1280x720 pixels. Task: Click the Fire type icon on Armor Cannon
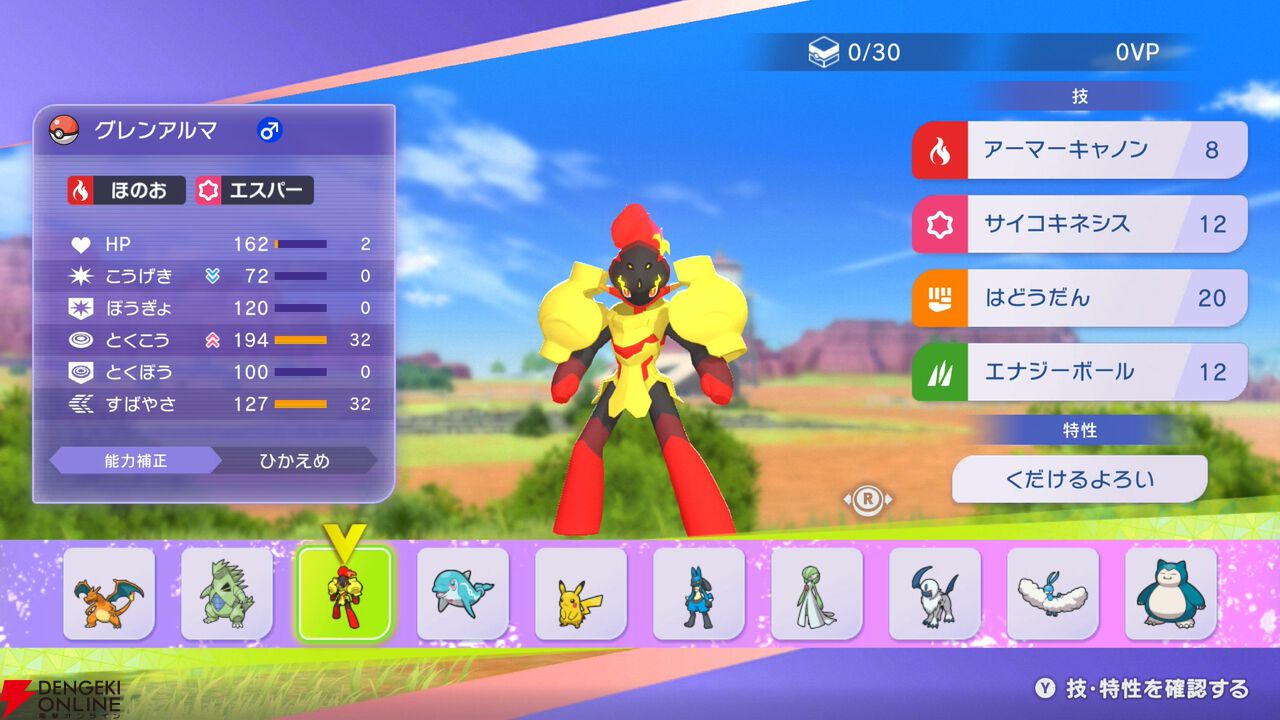(938, 150)
